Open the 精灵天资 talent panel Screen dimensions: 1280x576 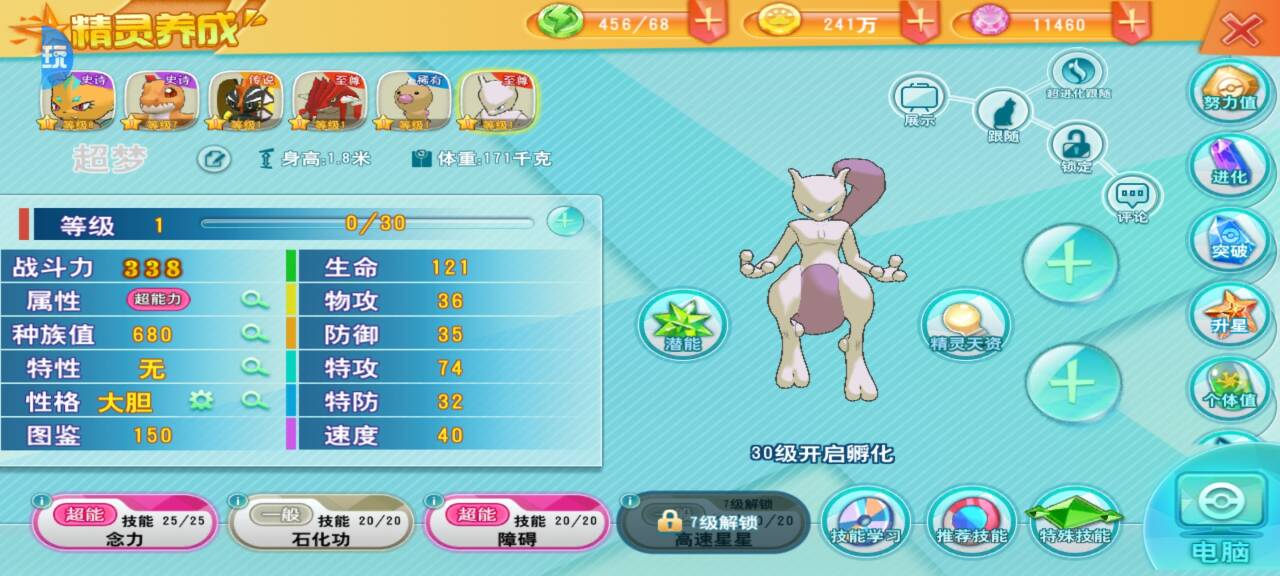coord(965,324)
